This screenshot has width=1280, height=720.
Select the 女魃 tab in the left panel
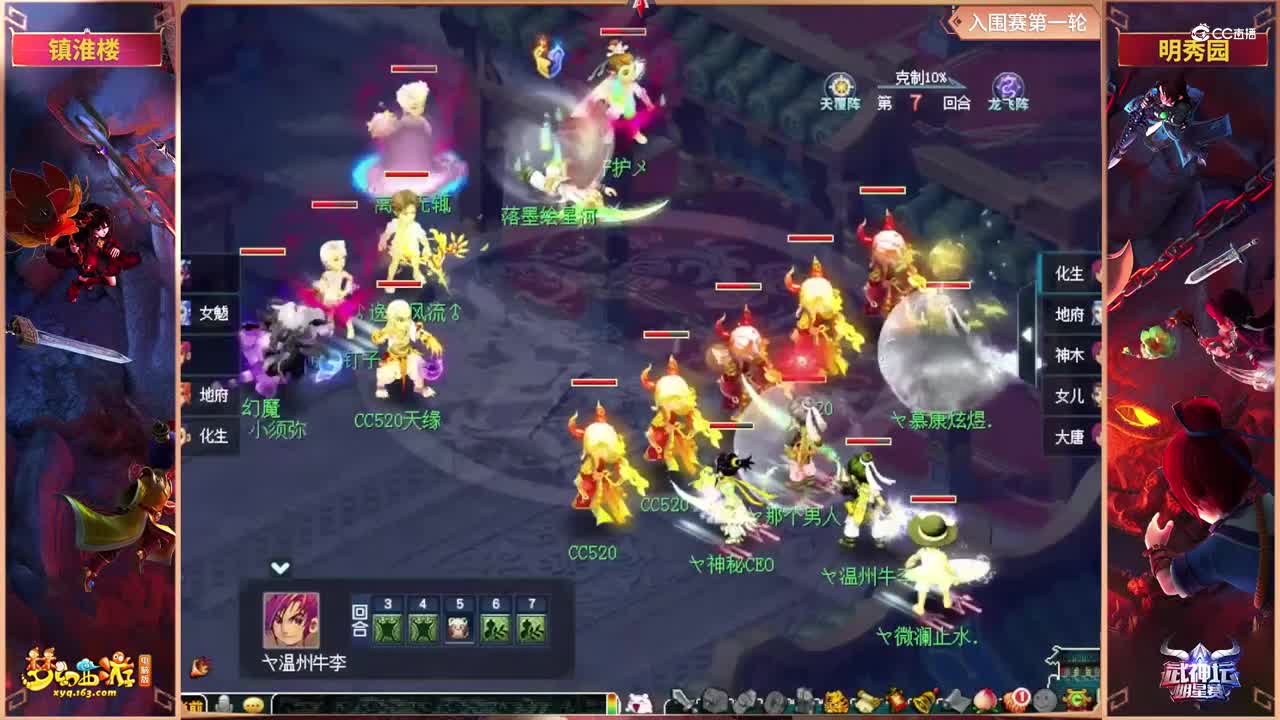[215, 311]
